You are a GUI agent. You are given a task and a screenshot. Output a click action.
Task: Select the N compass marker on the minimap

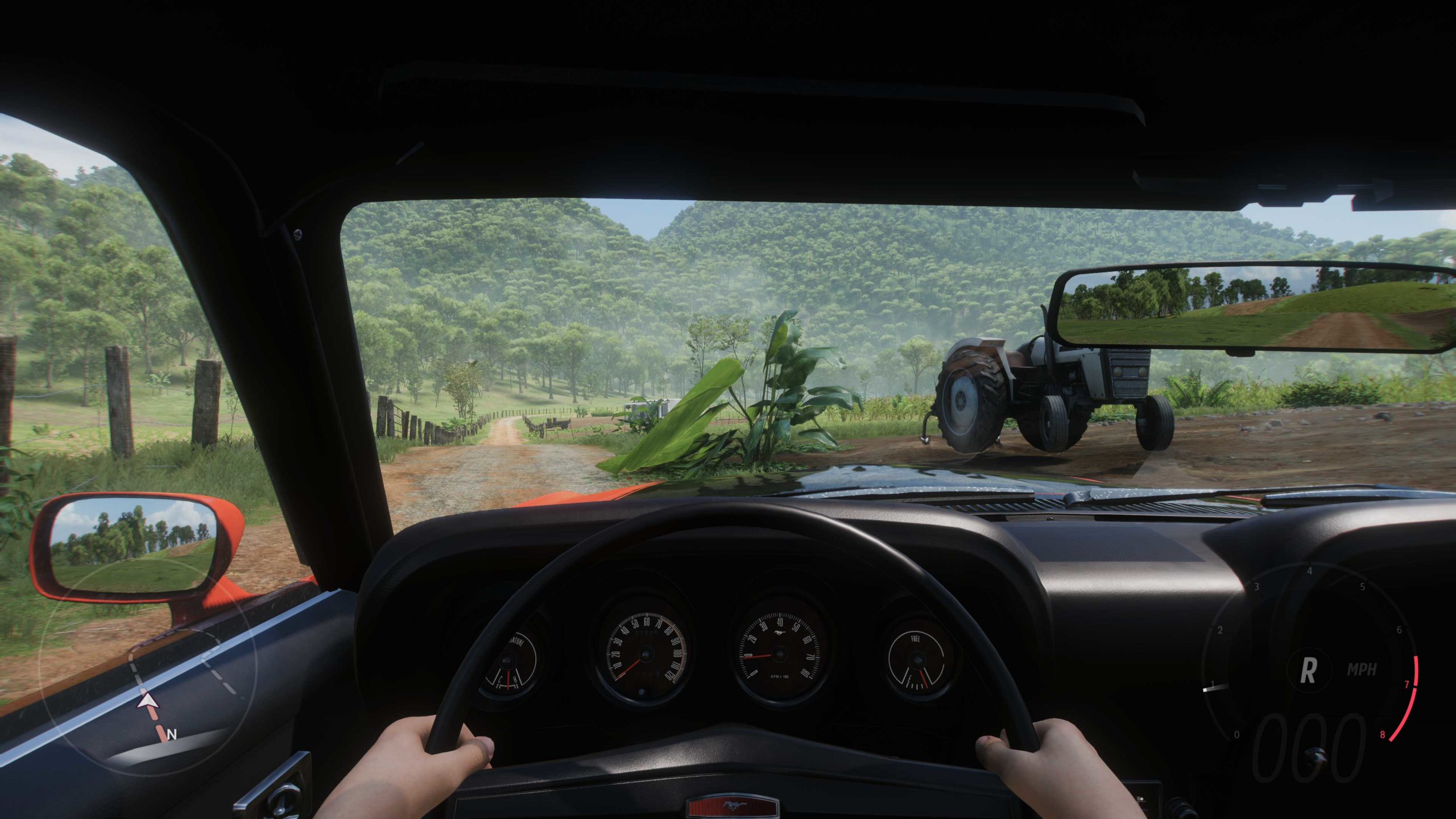[x=172, y=734]
